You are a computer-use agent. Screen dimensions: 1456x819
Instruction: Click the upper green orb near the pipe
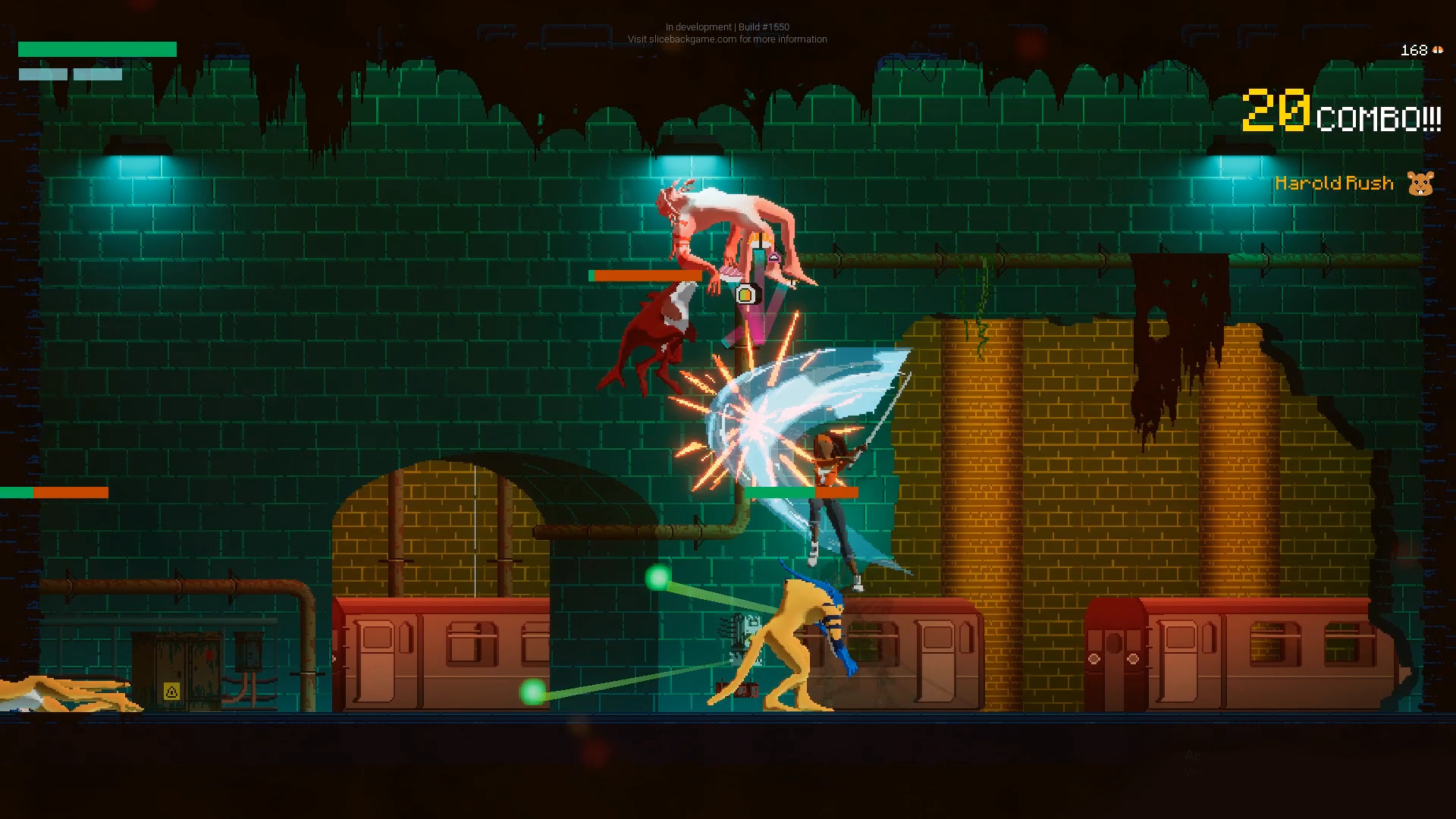(657, 577)
